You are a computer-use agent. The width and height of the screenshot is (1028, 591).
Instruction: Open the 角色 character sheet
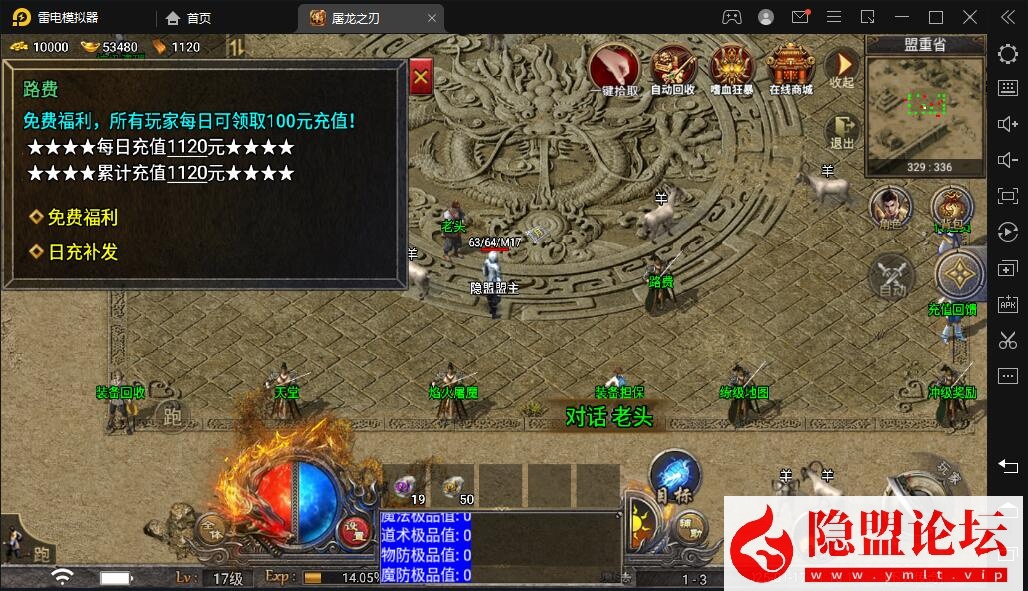(889, 209)
